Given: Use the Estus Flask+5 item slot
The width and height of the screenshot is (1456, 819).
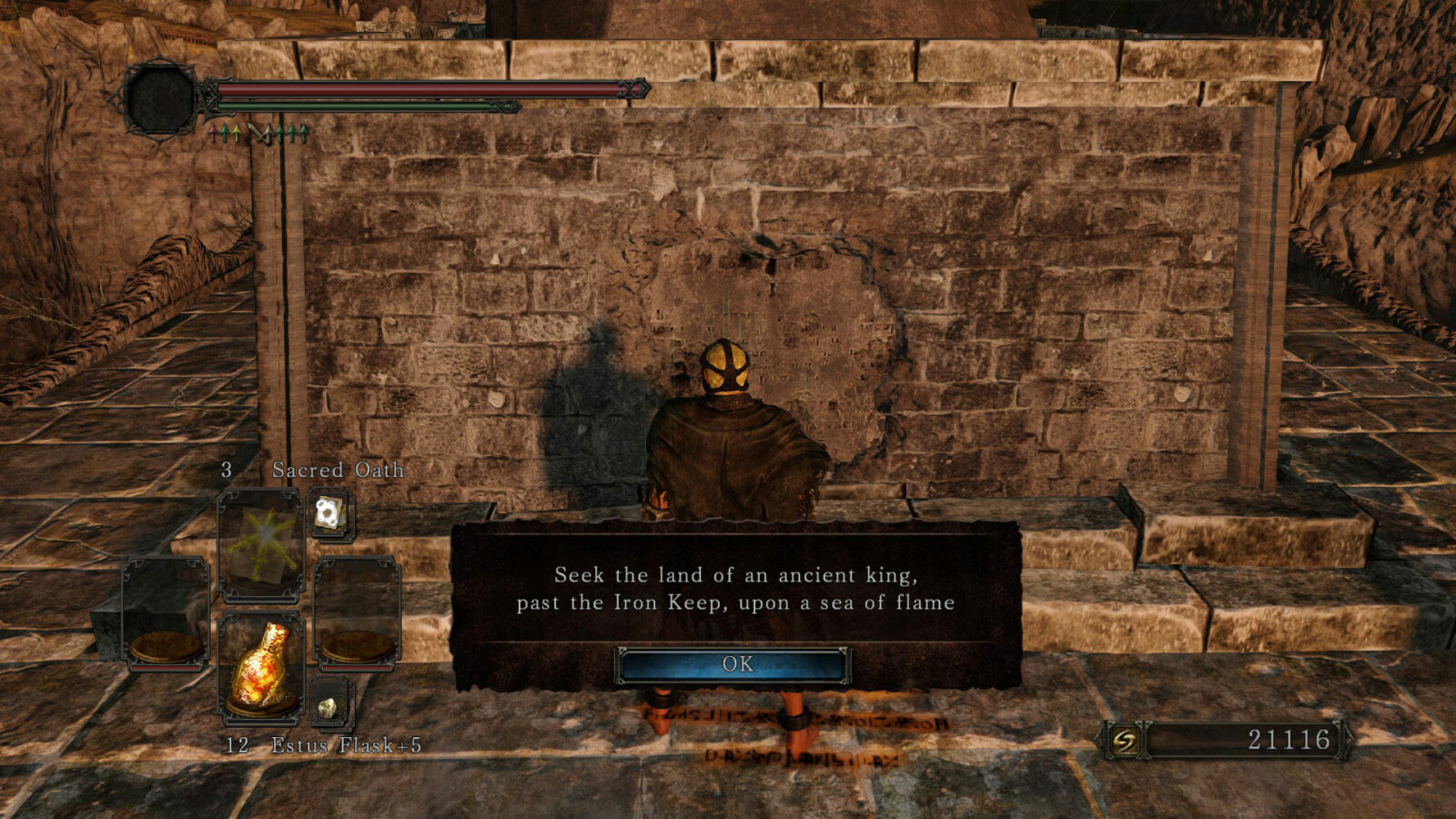Looking at the screenshot, I should [x=260, y=669].
